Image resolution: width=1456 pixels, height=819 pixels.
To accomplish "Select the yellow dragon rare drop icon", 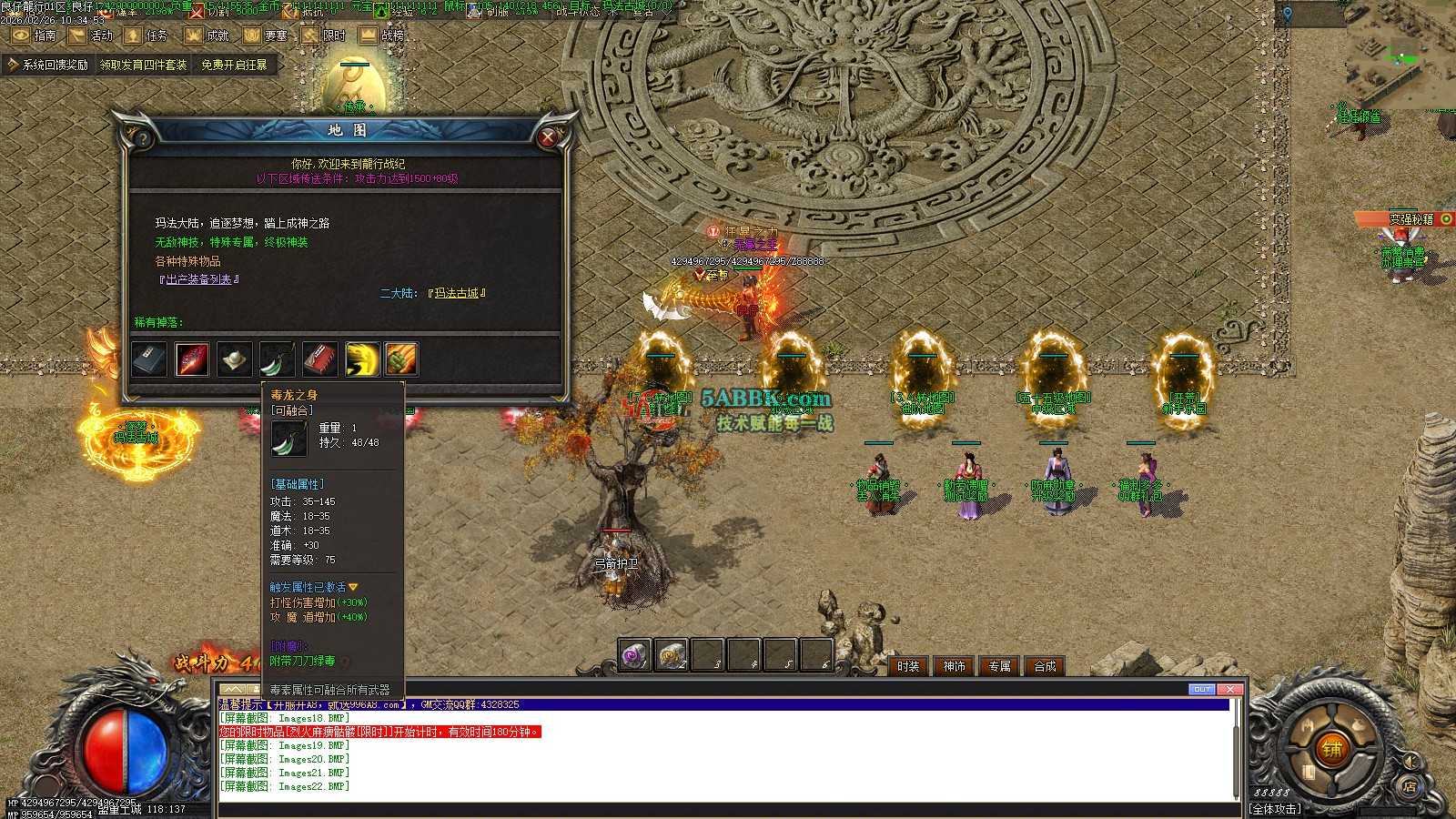I will pyautogui.click(x=362, y=359).
